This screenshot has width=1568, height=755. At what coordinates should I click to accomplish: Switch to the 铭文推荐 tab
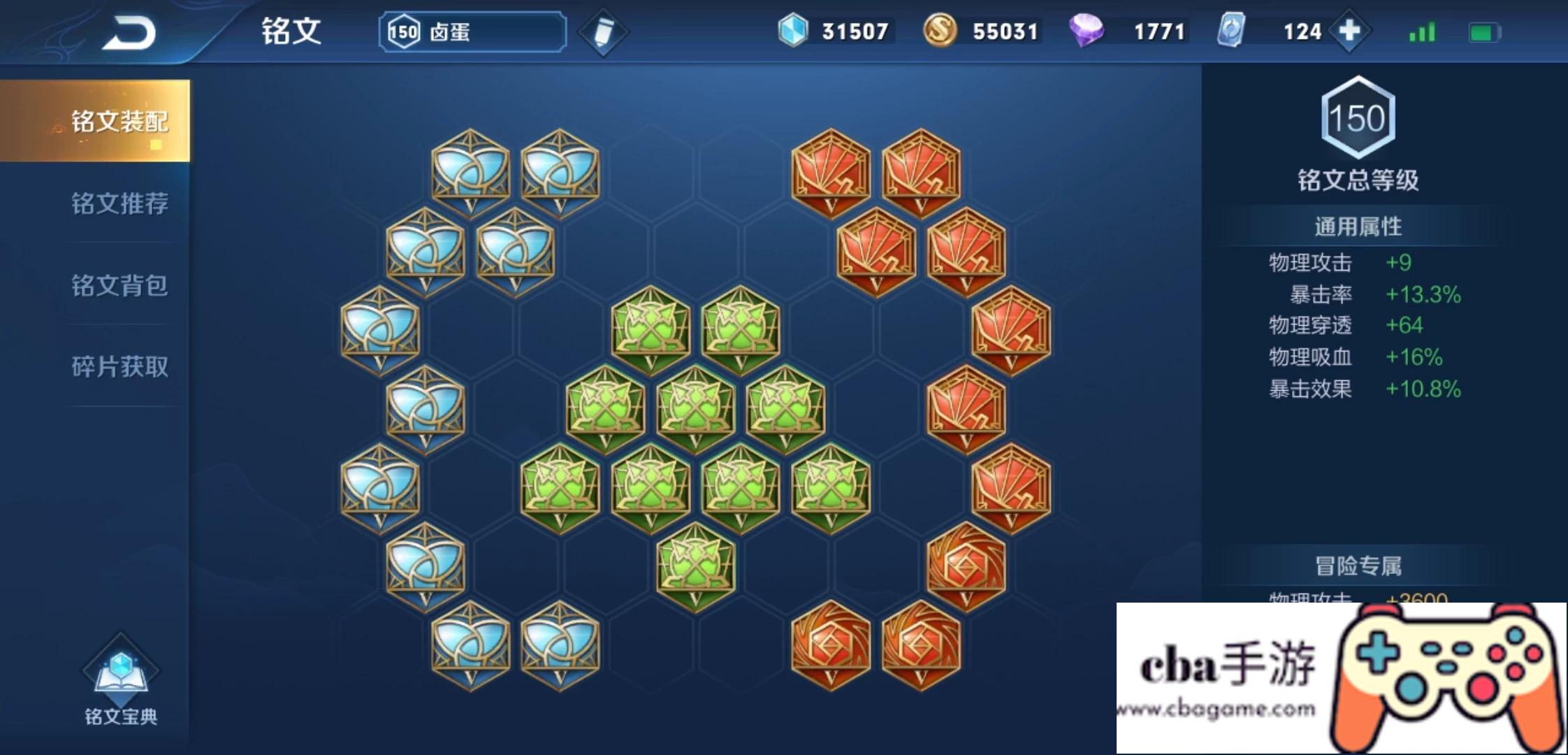click(119, 203)
